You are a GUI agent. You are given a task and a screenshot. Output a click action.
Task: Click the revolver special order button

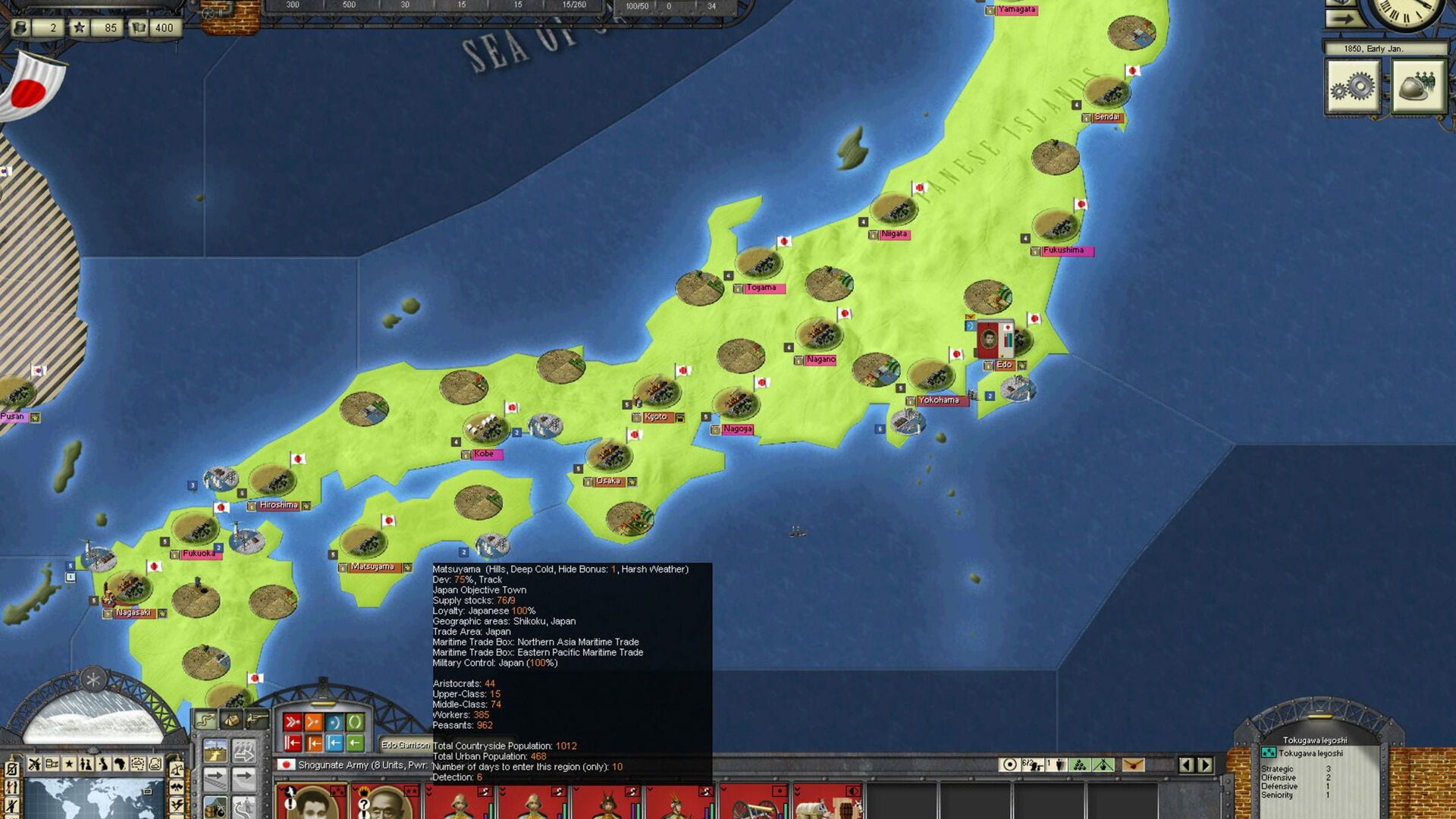(x=256, y=719)
